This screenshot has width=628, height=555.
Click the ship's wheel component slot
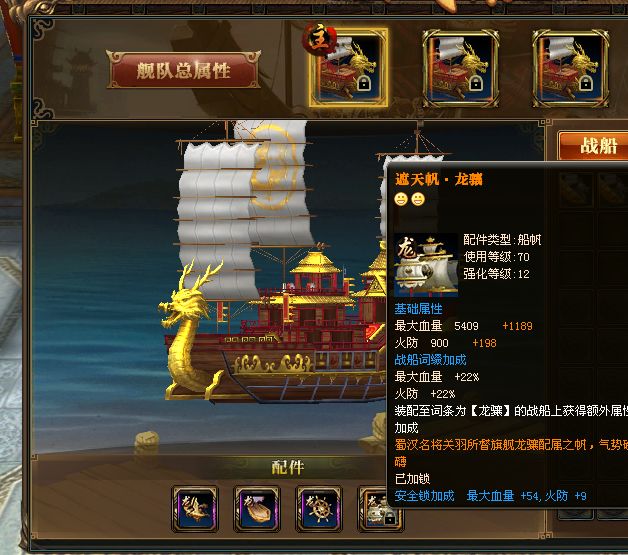point(319,508)
